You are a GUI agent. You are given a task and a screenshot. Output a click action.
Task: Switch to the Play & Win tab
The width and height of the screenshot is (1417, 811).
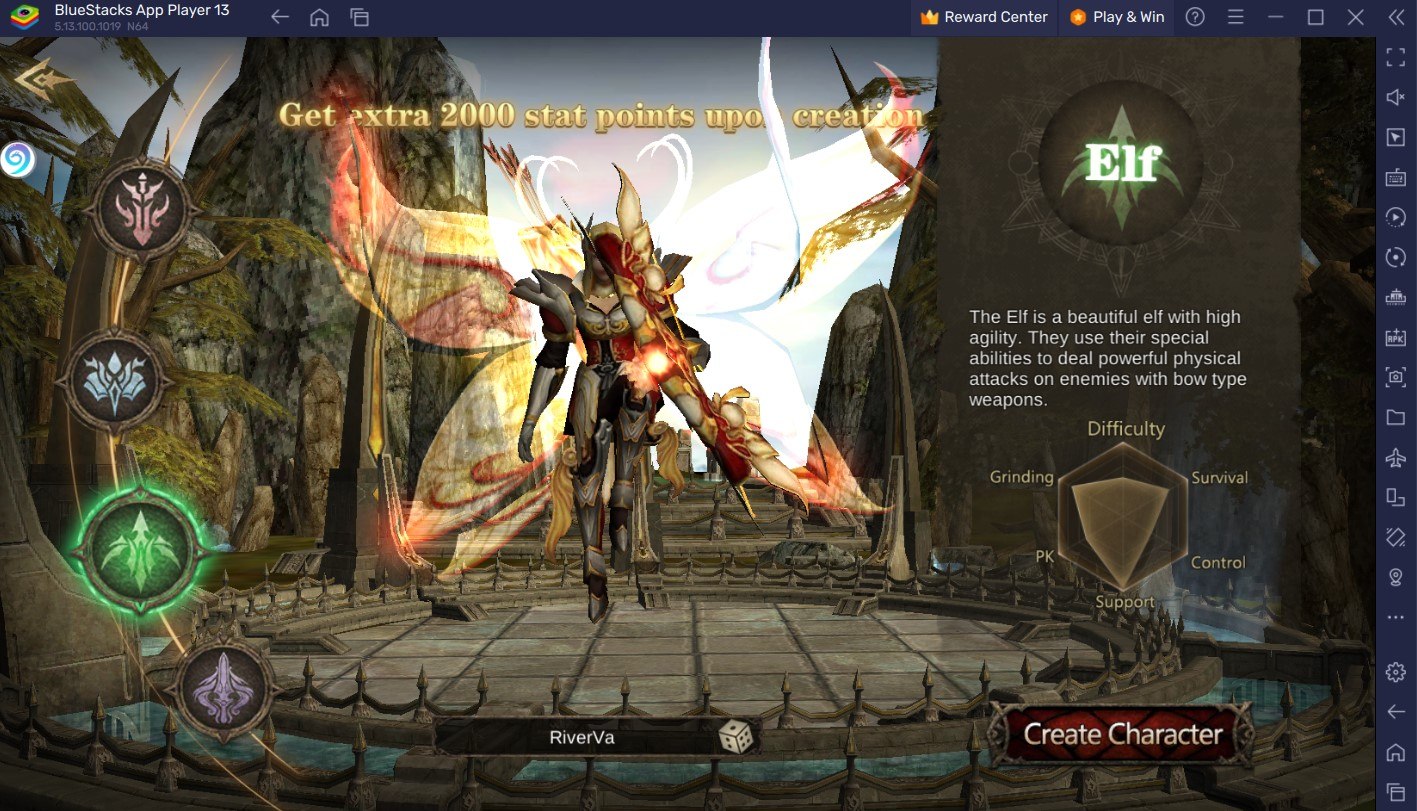point(1116,17)
